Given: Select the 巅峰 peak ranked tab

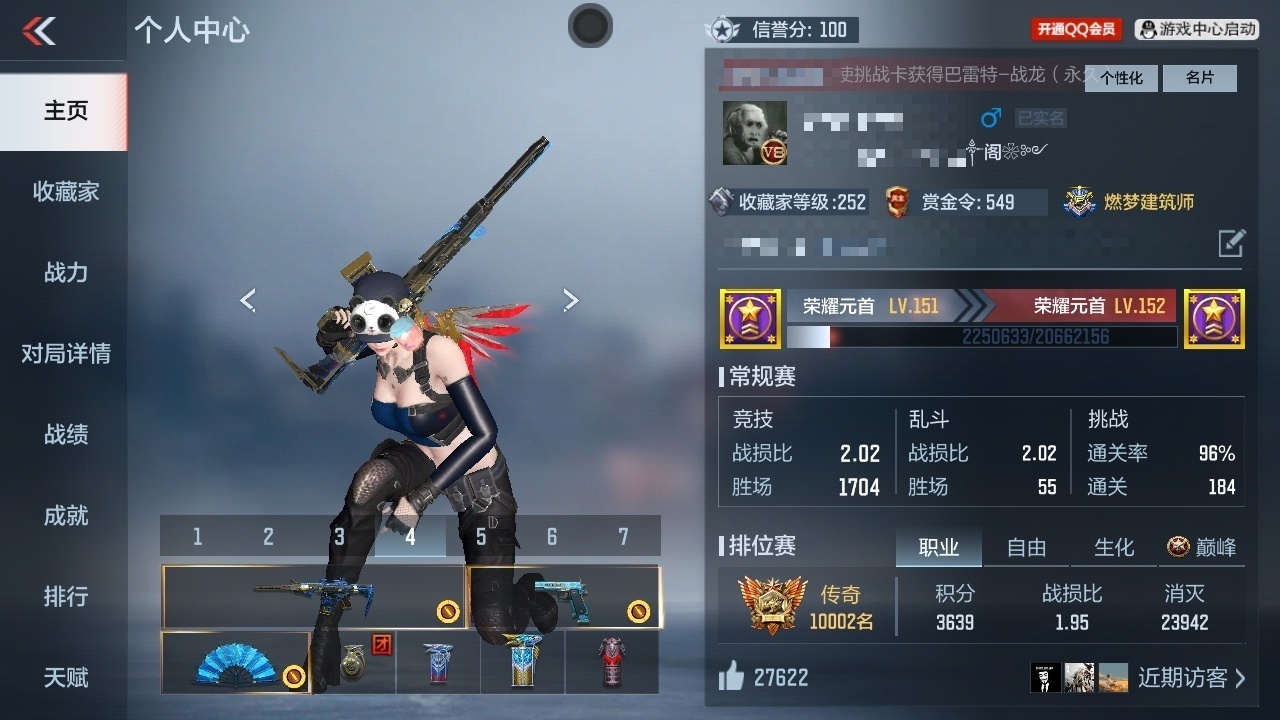Looking at the screenshot, I should [x=1202, y=547].
